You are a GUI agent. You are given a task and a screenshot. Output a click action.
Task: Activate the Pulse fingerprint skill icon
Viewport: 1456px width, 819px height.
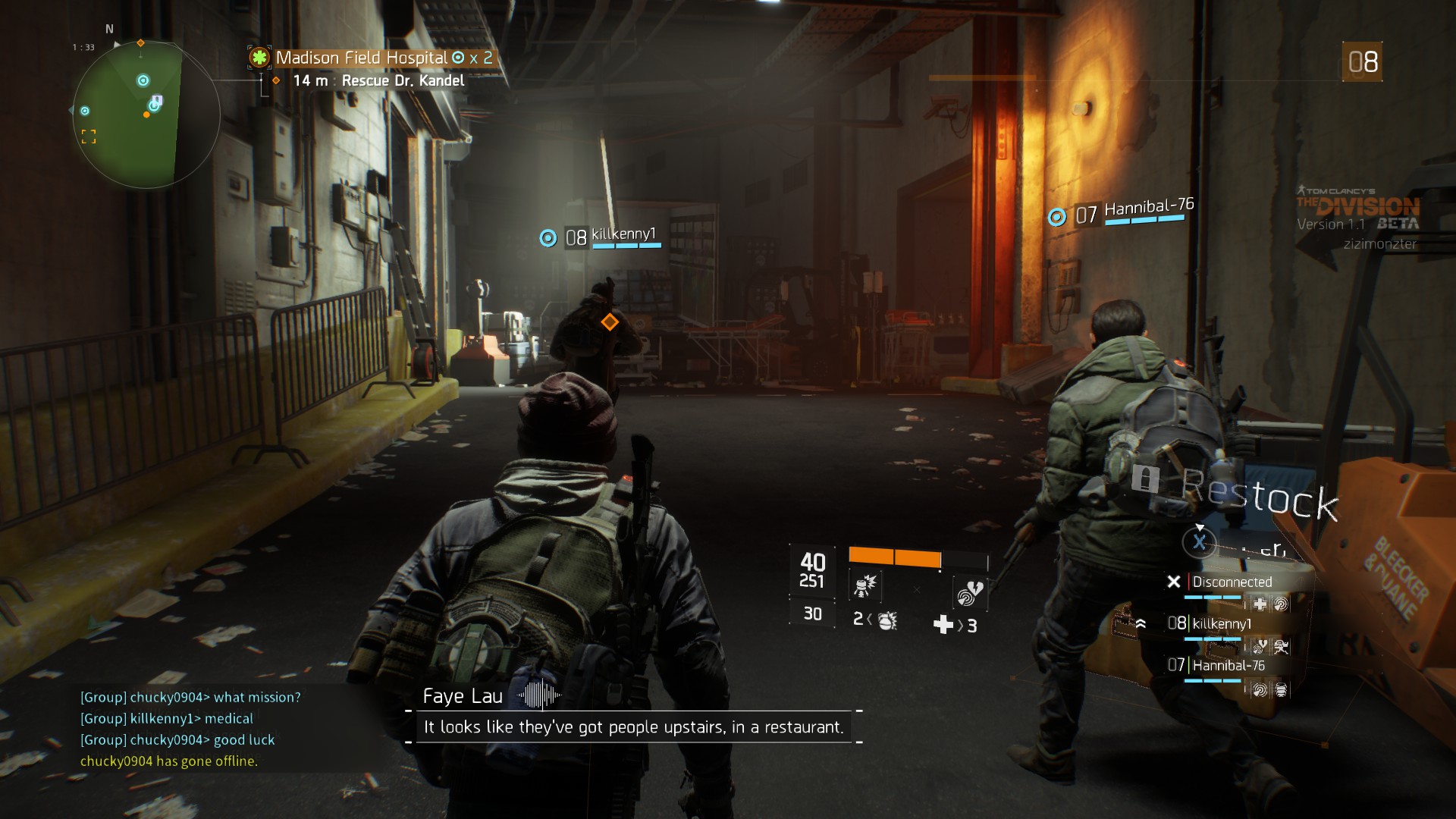(x=969, y=592)
